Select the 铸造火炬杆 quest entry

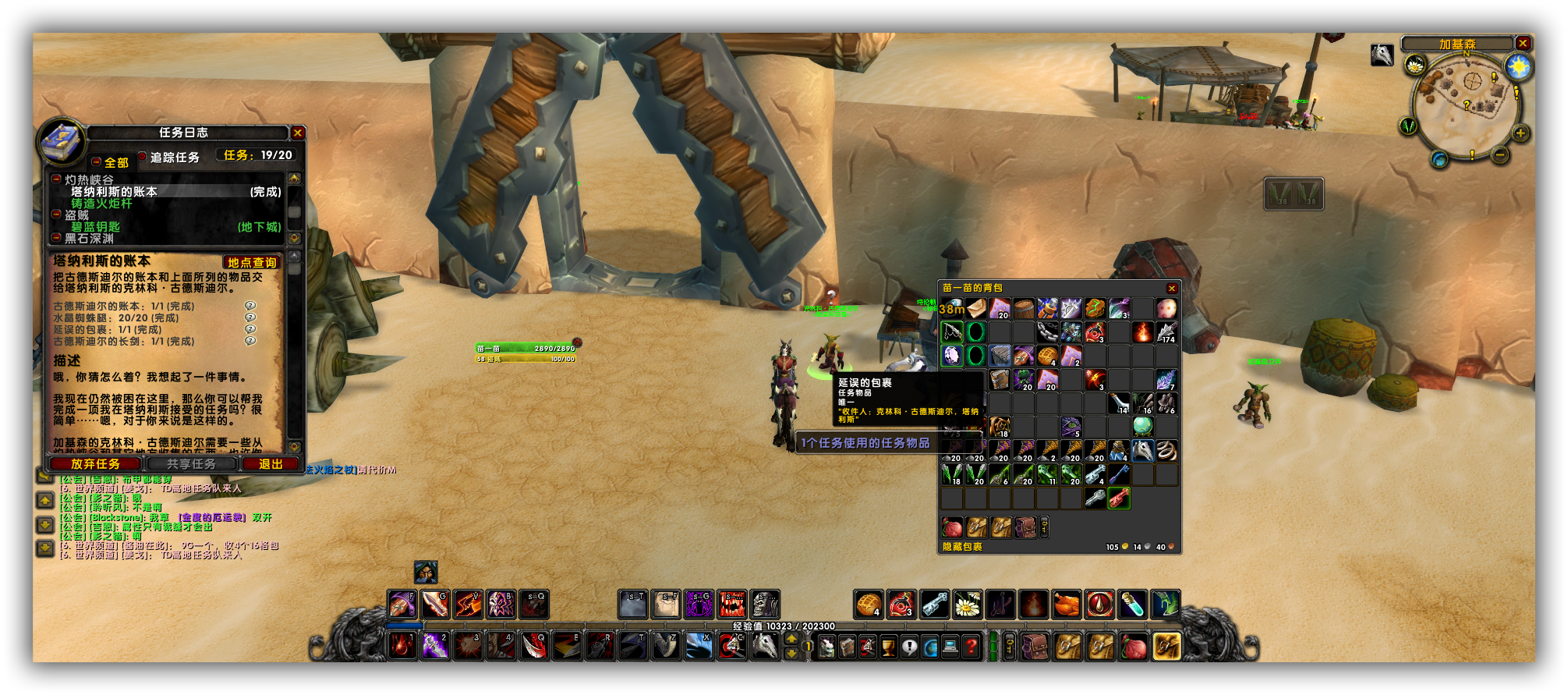click(x=102, y=204)
